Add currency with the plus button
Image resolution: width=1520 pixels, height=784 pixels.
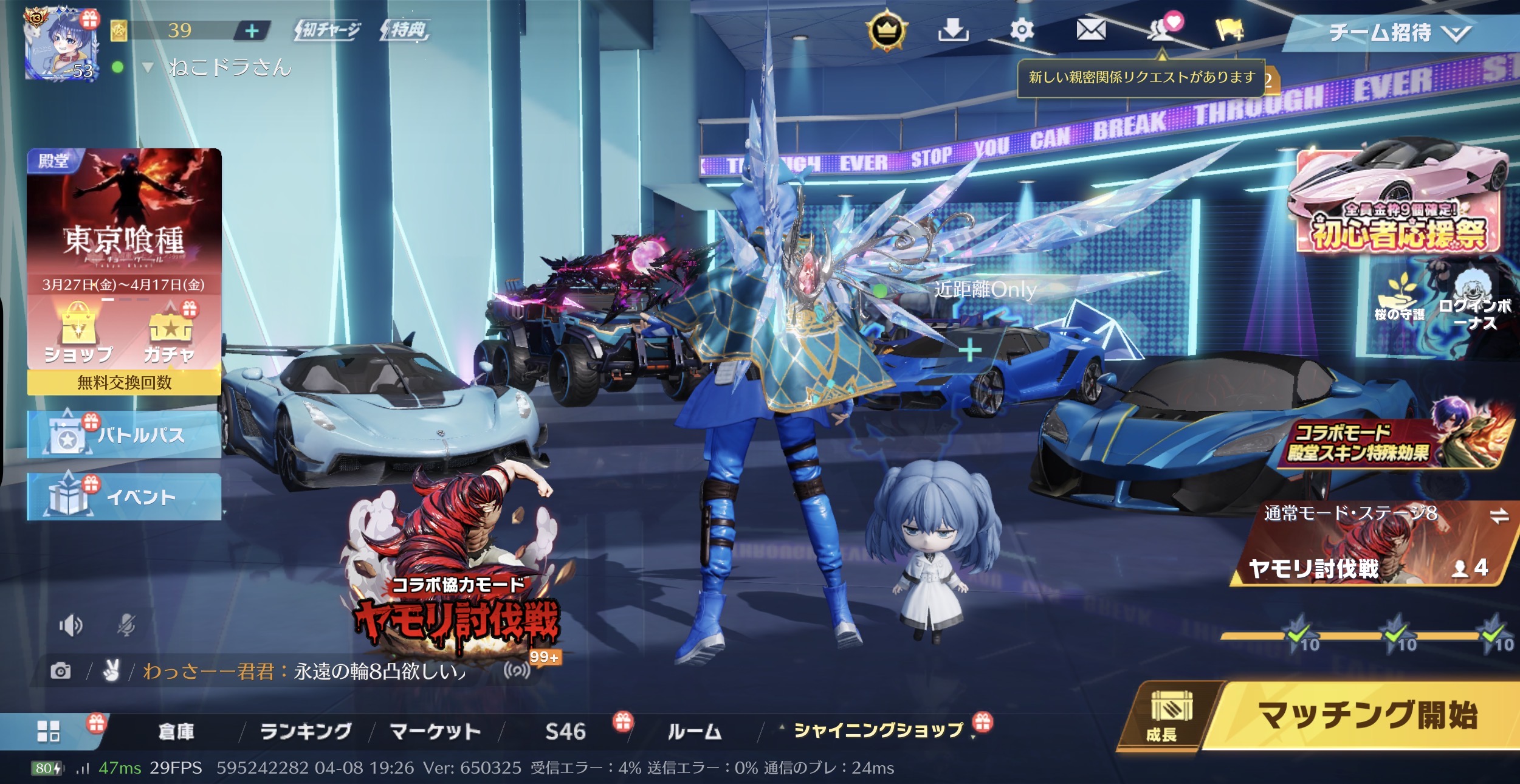(252, 30)
